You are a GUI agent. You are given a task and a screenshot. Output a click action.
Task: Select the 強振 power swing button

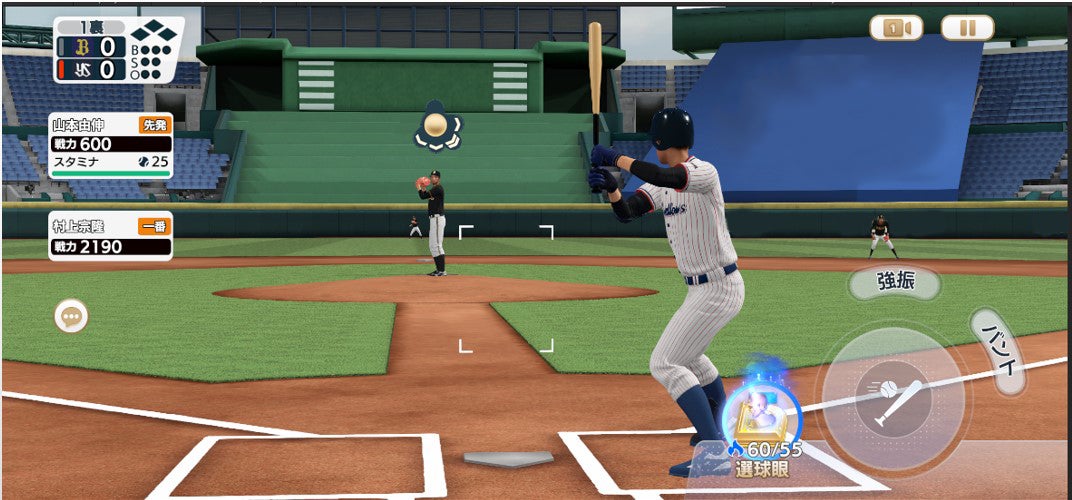[894, 282]
